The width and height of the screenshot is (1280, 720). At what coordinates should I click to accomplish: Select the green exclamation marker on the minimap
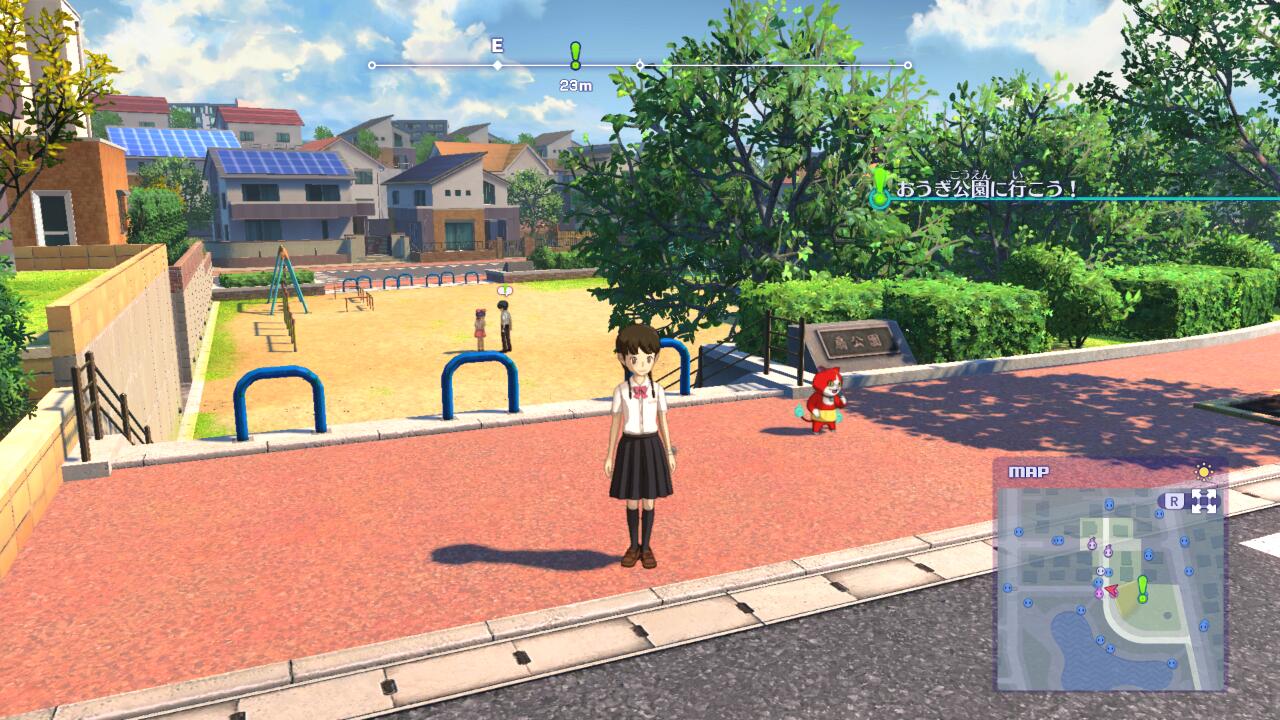(x=1142, y=588)
